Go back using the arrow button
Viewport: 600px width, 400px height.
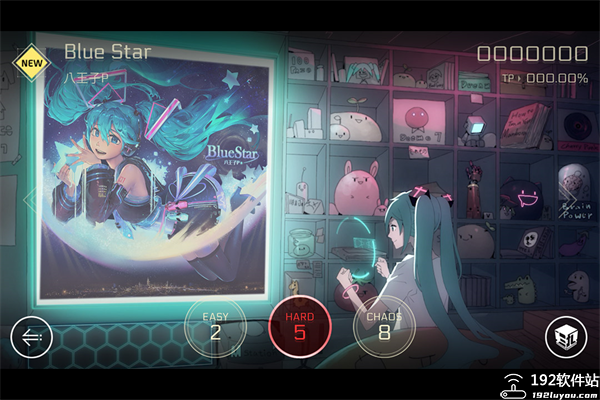coord(31,338)
